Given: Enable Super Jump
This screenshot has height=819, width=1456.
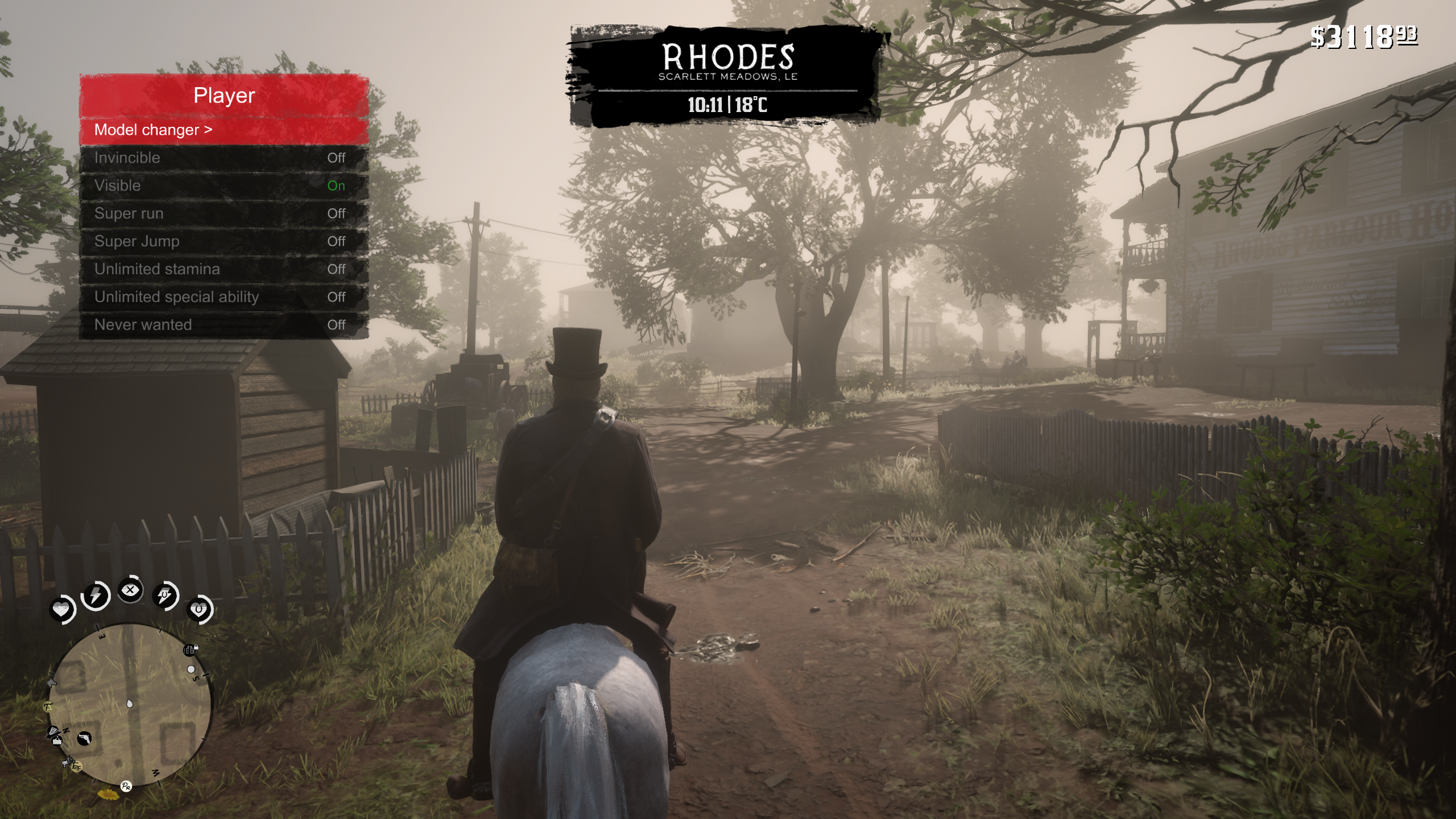Looking at the screenshot, I should coord(224,242).
